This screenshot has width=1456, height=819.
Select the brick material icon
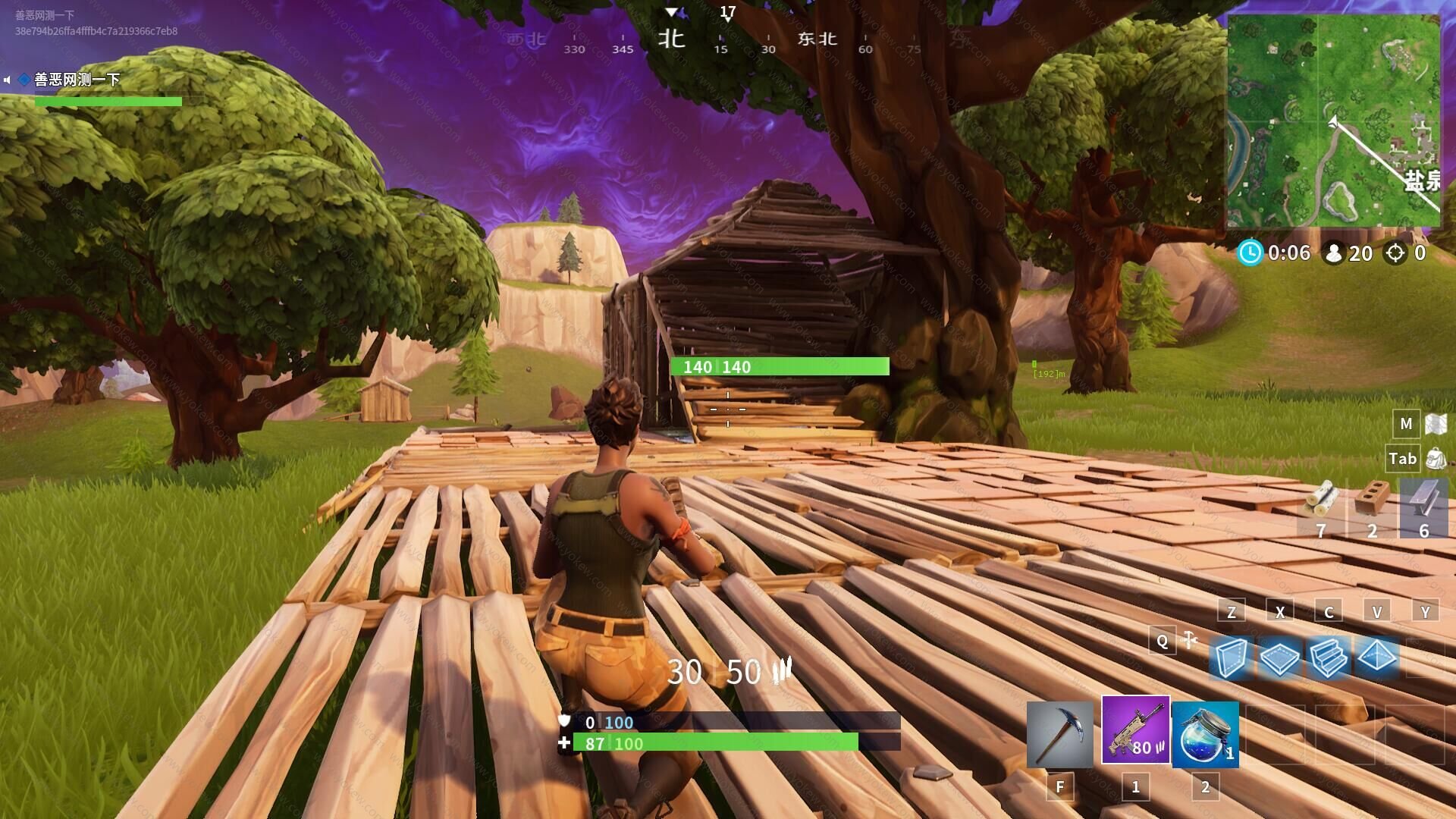click(x=1372, y=499)
